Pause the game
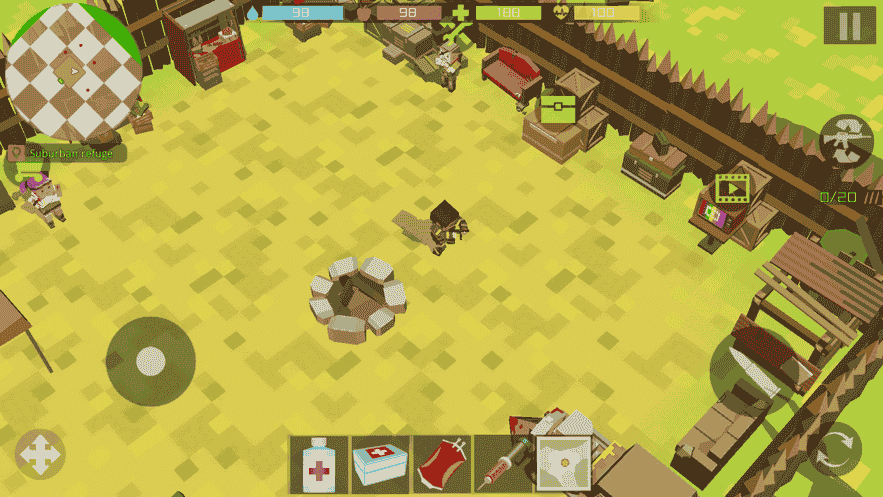The width and height of the screenshot is (883, 497). (849, 26)
